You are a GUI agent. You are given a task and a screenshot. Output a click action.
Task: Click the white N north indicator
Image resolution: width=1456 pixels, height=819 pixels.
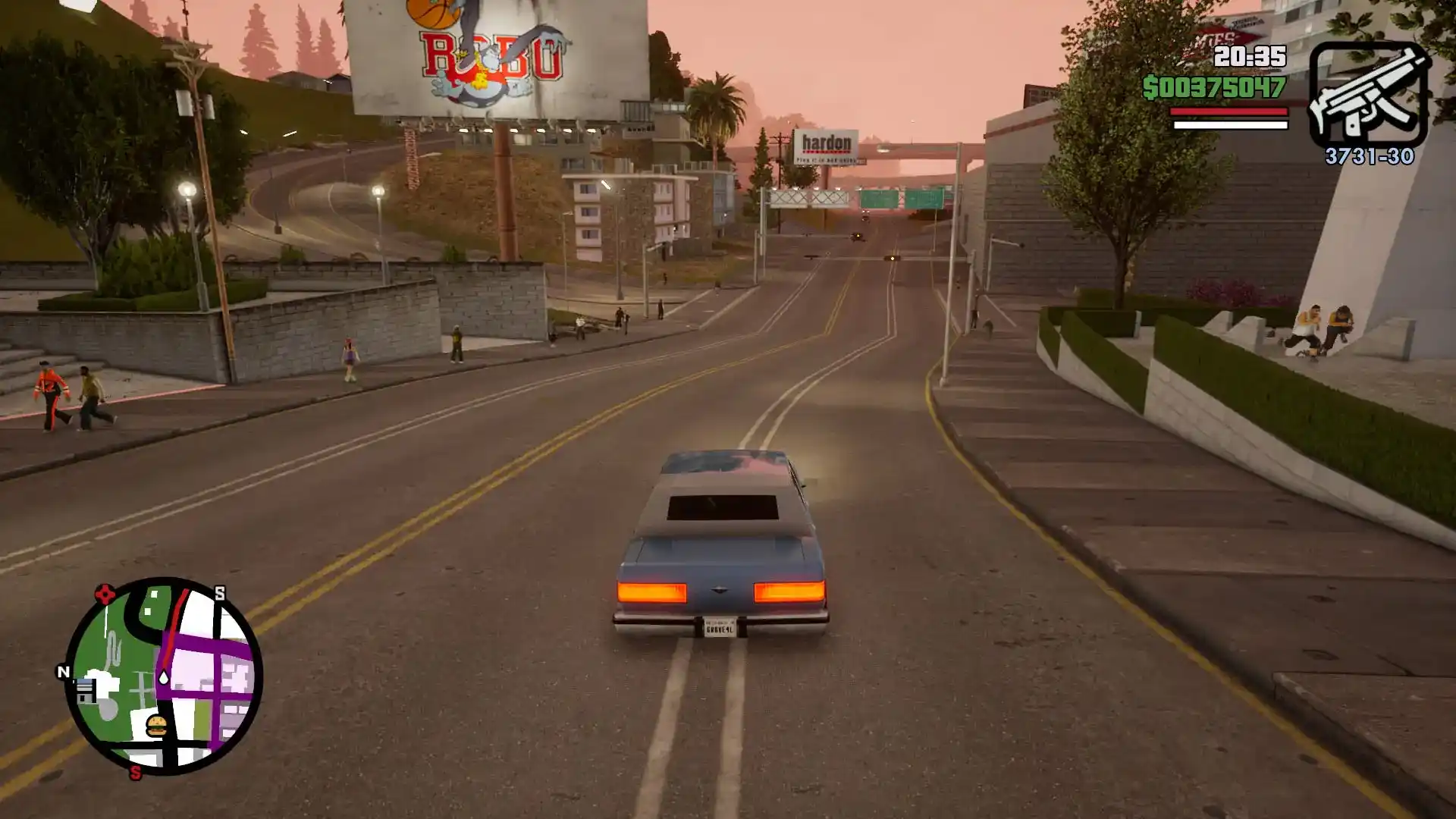[64, 671]
